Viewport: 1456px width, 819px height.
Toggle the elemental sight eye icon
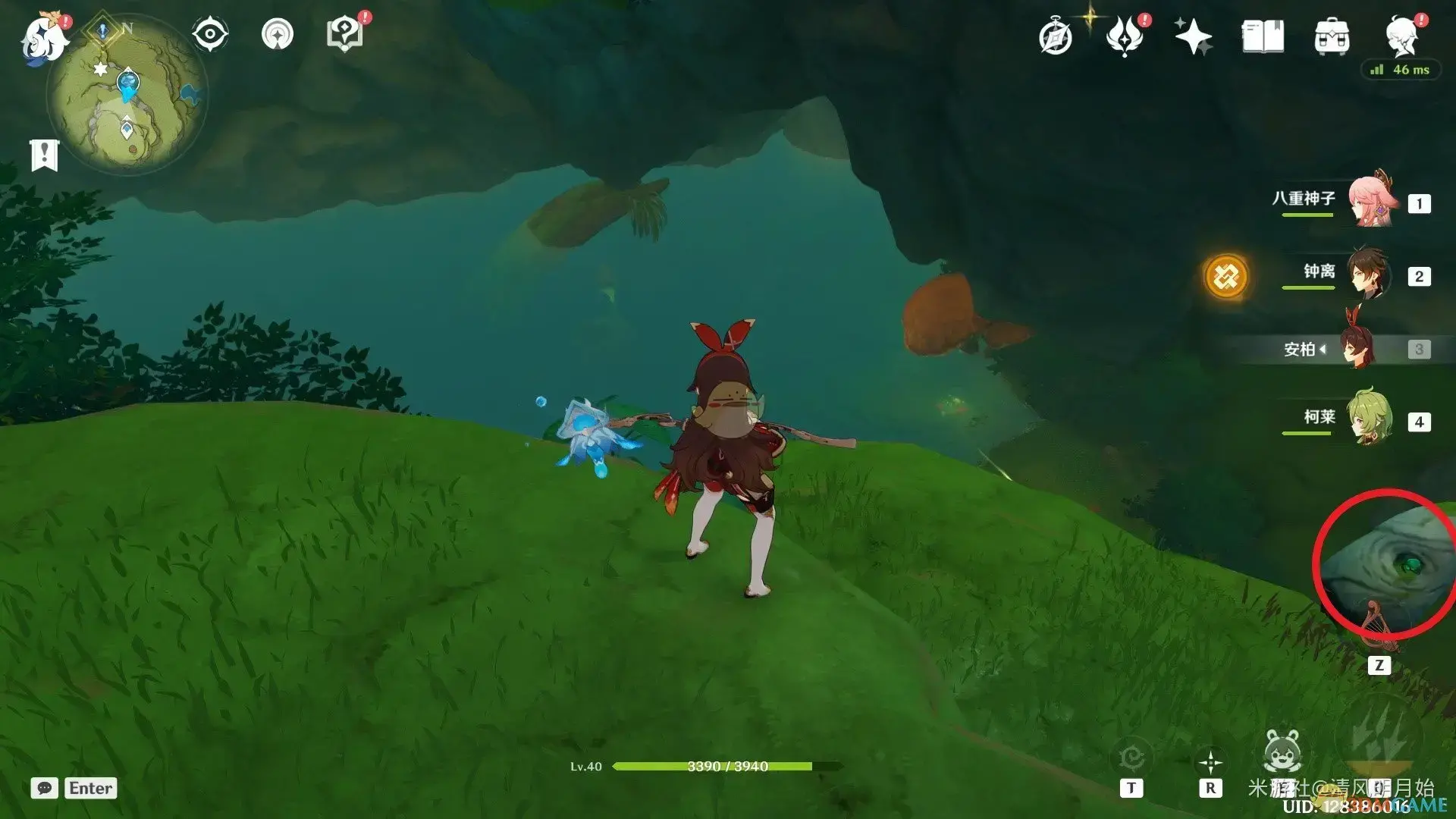point(210,35)
